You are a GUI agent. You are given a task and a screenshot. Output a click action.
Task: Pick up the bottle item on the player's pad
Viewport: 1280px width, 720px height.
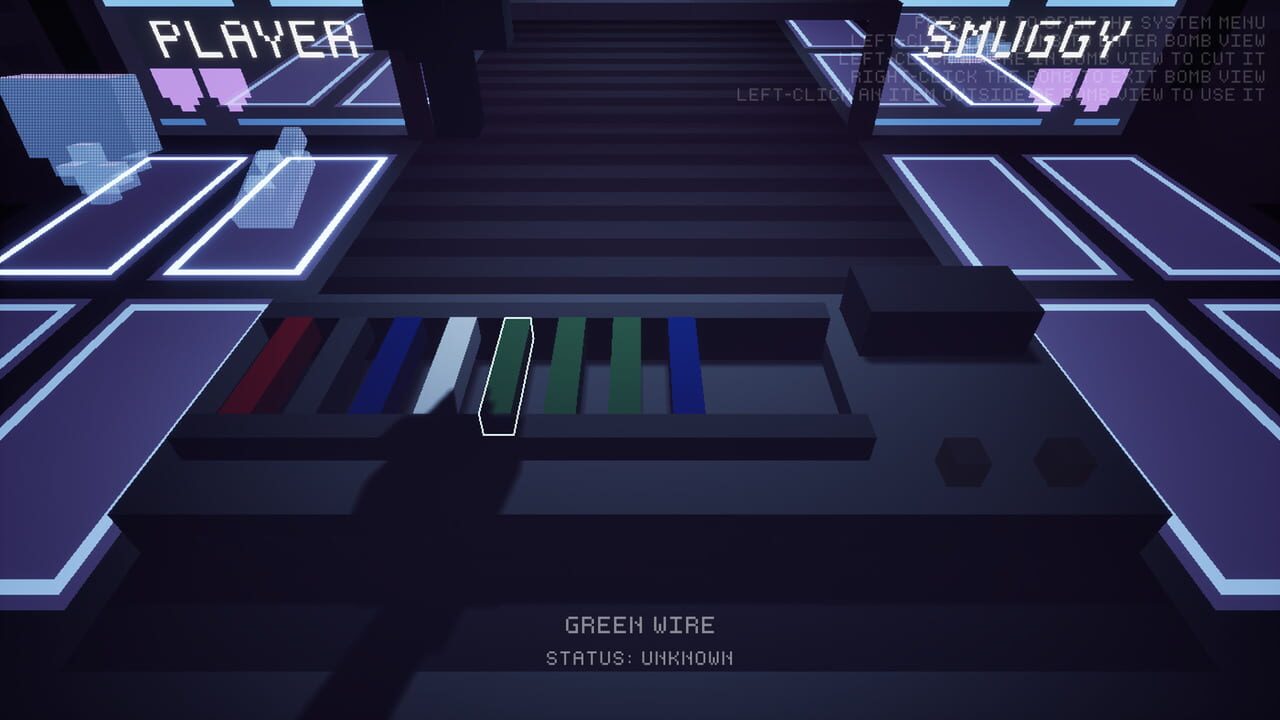coord(277,190)
